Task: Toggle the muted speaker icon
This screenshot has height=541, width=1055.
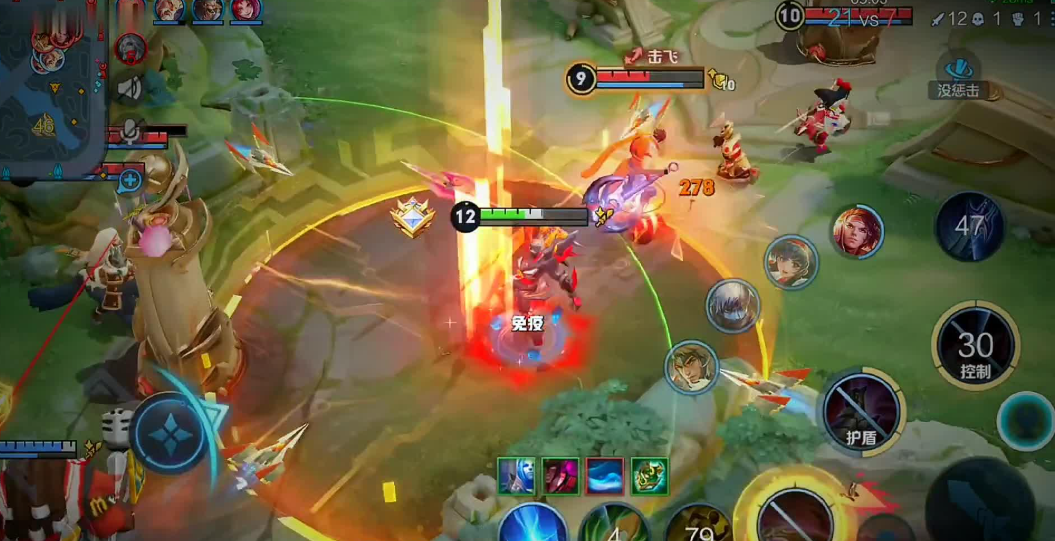Action: click(130, 88)
